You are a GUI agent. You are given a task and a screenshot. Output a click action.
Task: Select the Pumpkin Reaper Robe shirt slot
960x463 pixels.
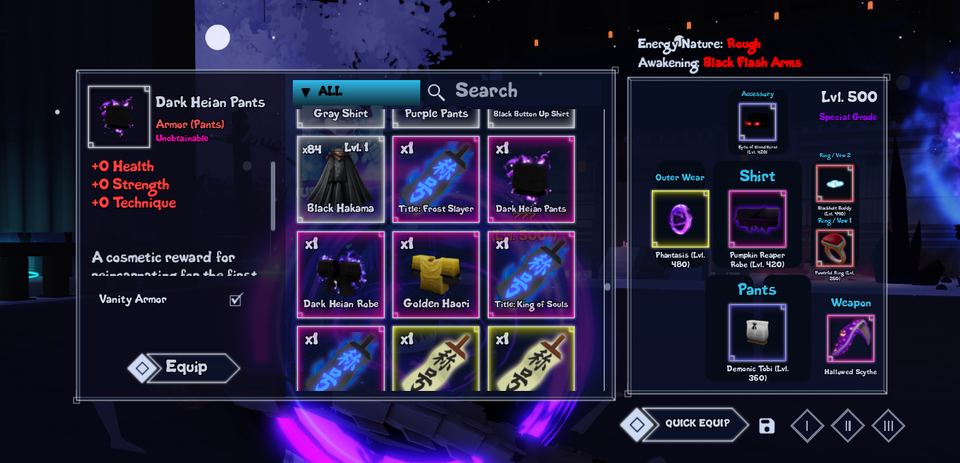click(757, 219)
